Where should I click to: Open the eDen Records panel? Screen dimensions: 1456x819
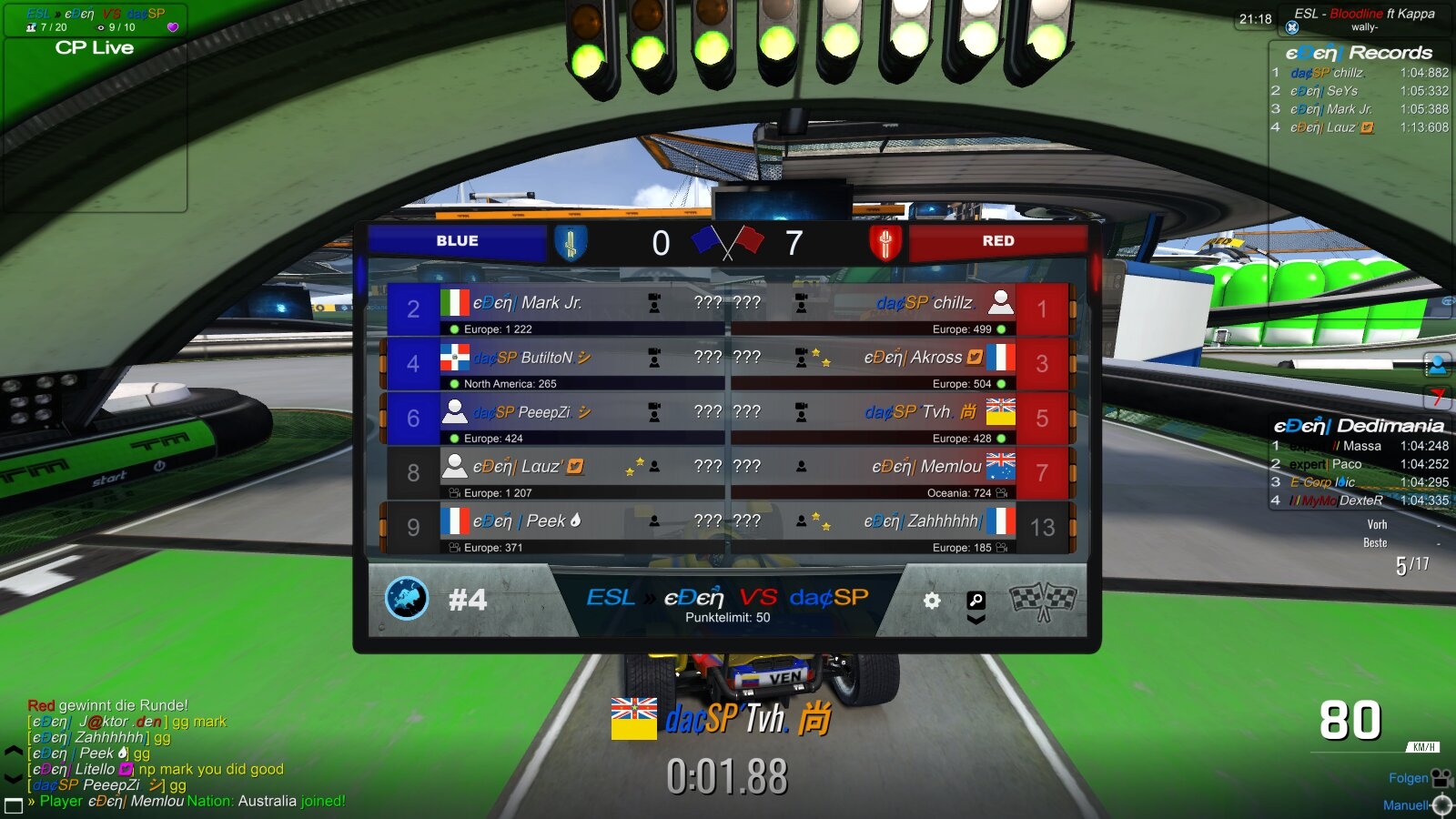tap(1359, 53)
